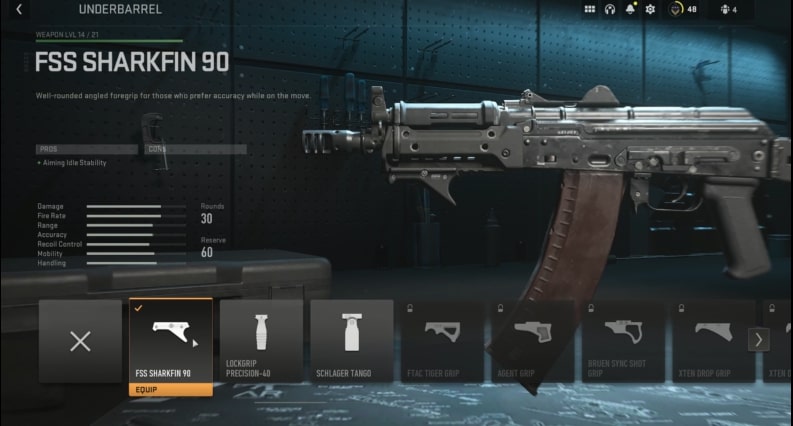Click the orange Equip button
The width and height of the screenshot is (793, 426).
tap(171, 389)
